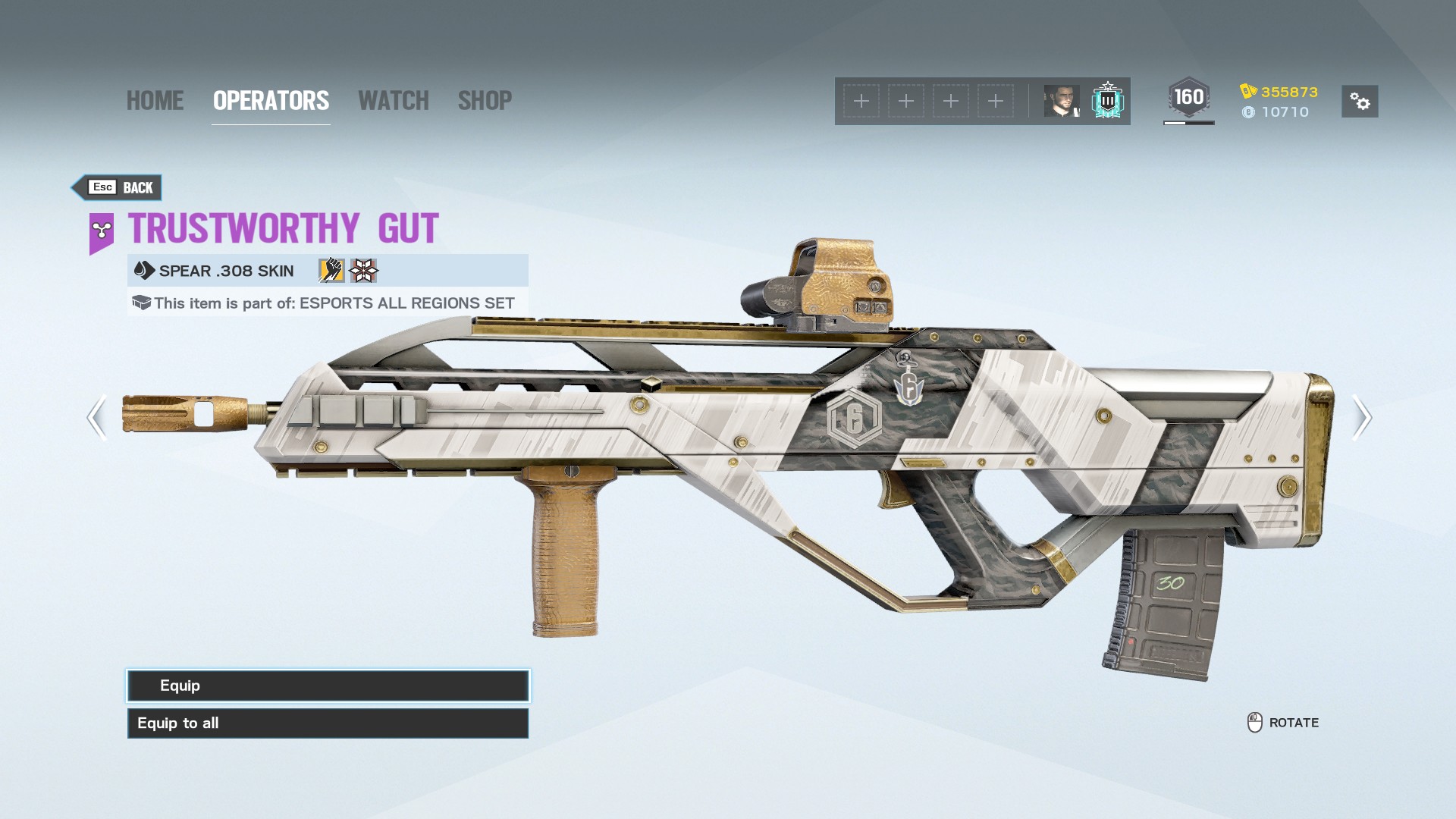This screenshot has height=819, width=1456.
Task: Show the next weapon skin
Action: point(1362,417)
